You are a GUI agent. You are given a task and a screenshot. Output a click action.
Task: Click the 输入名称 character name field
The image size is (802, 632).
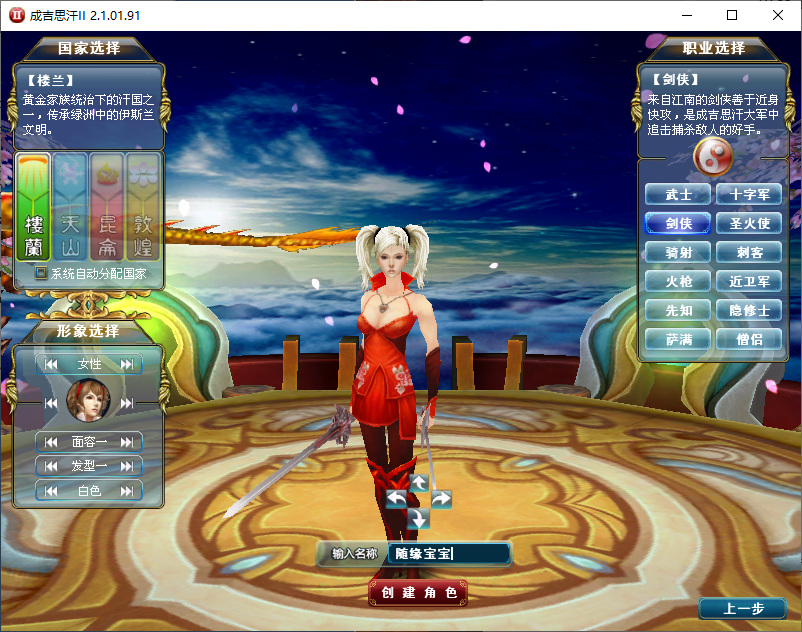(449, 553)
